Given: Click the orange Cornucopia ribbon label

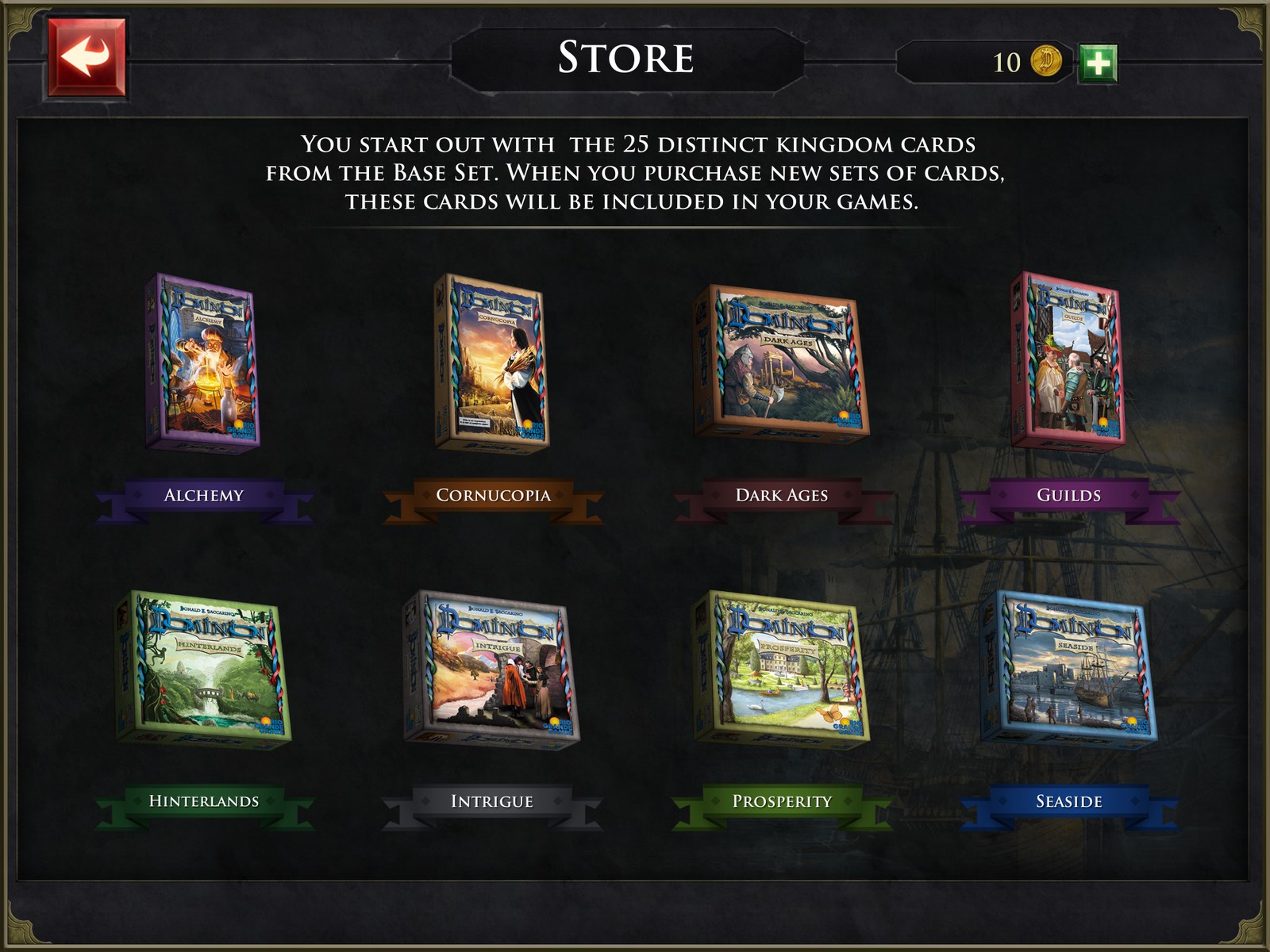Looking at the screenshot, I should [x=493, y=495].
